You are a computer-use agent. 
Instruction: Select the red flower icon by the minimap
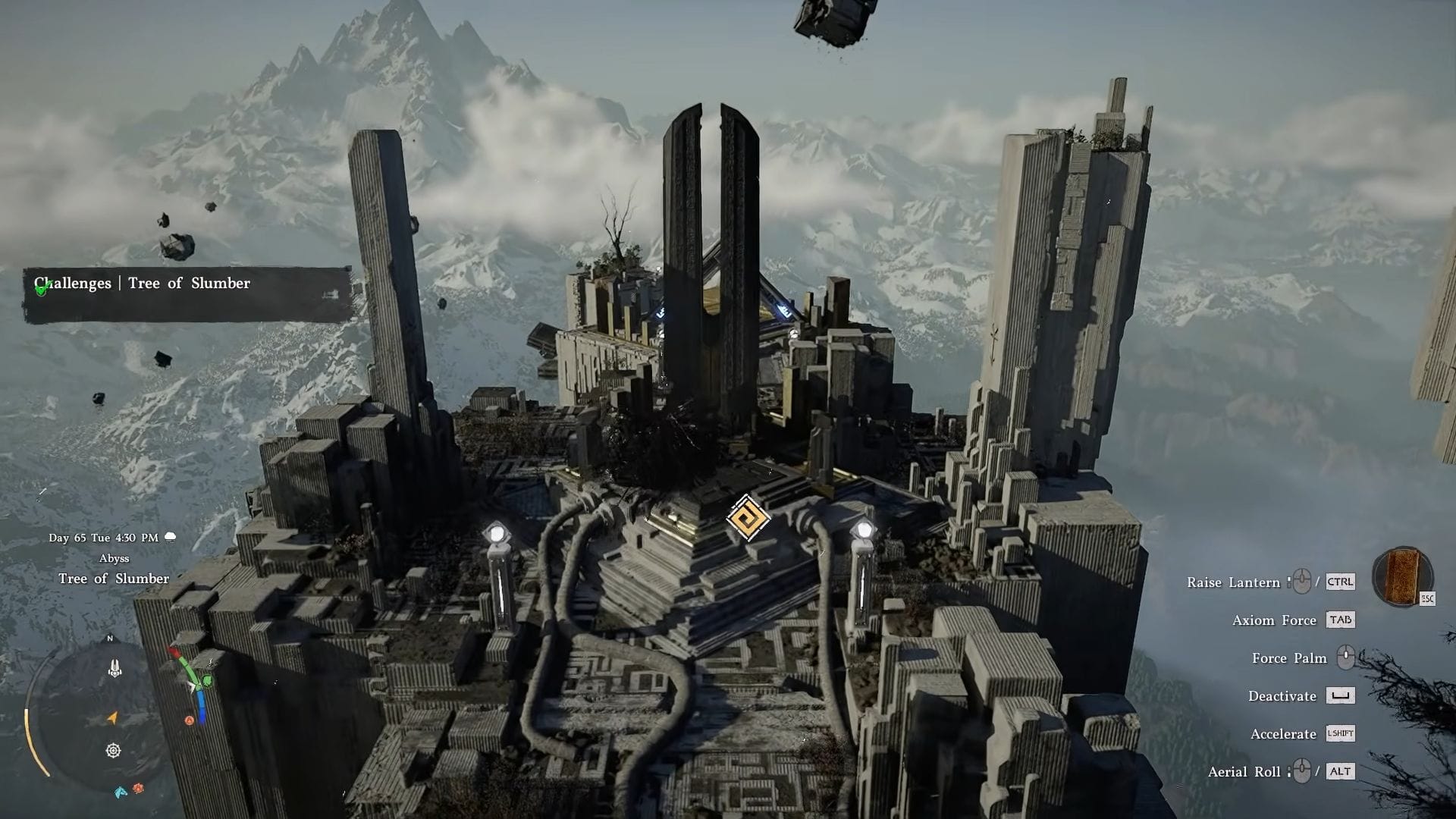pos(138,789)
